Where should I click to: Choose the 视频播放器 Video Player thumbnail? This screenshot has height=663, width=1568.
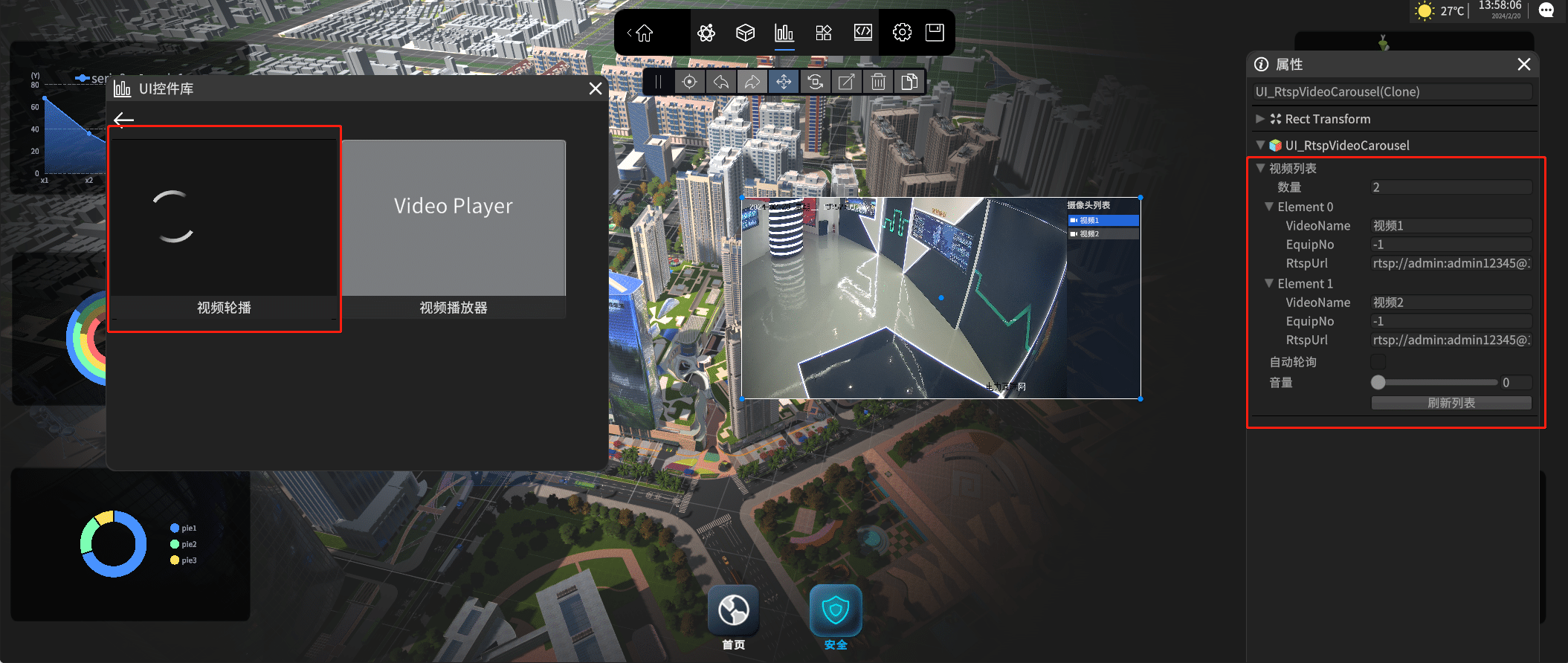coord(454,223)
